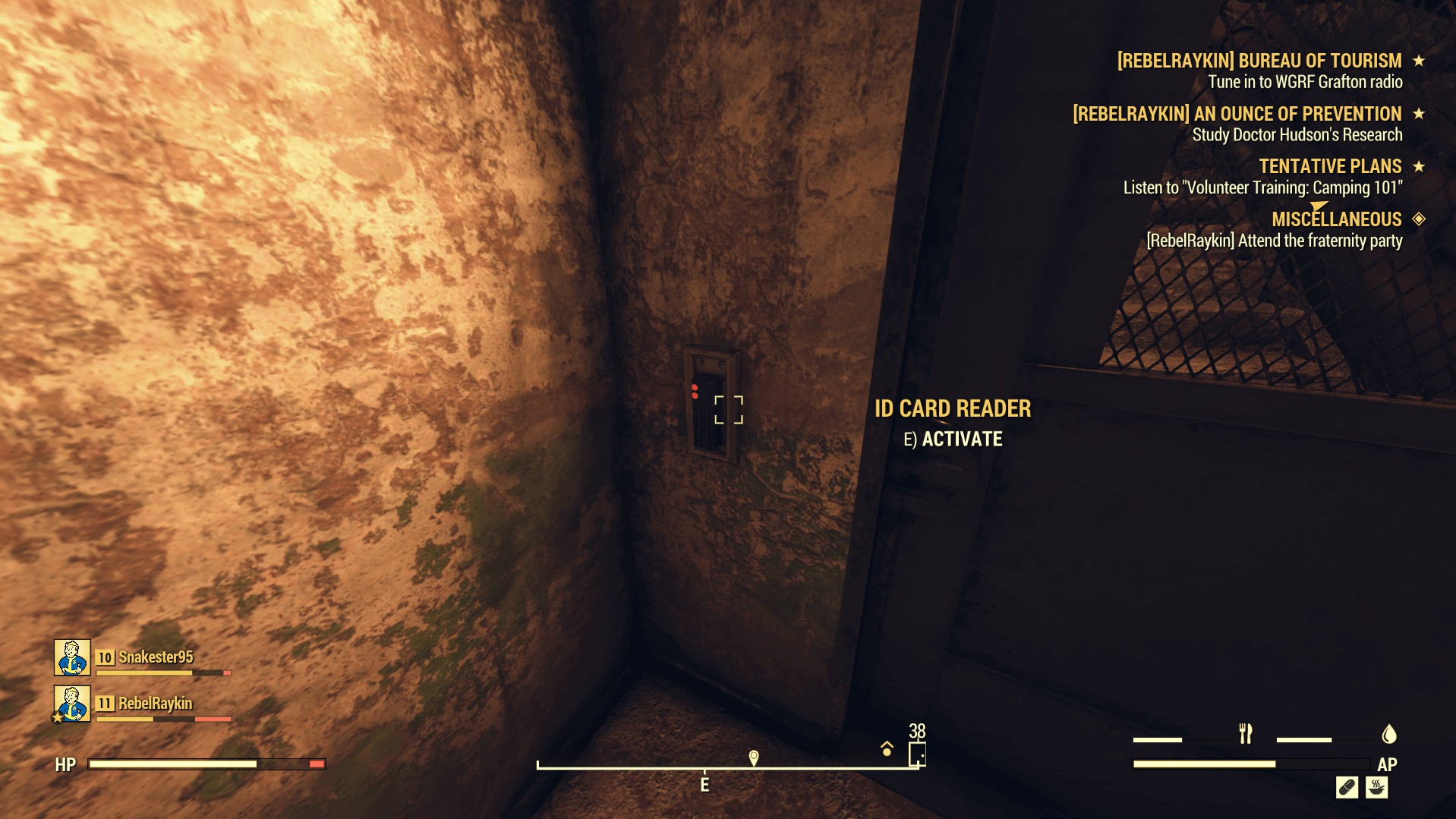Image resolution: width=1456 pixels, height=819 pixels.
Task: Click the water droplet thirst icon
Action: [1388, 734]
